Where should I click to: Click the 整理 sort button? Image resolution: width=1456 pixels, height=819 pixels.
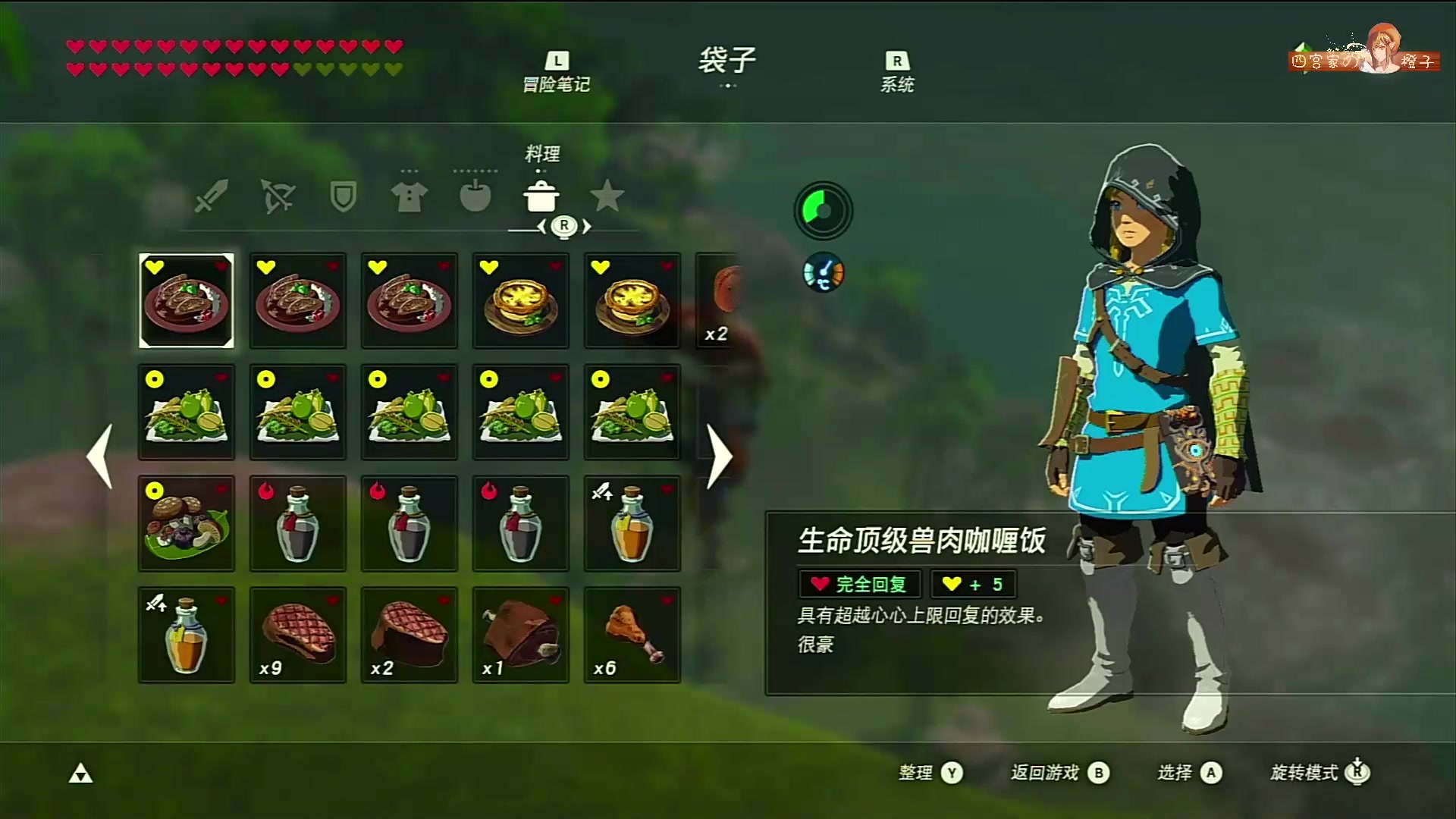[x=929, y=773]
